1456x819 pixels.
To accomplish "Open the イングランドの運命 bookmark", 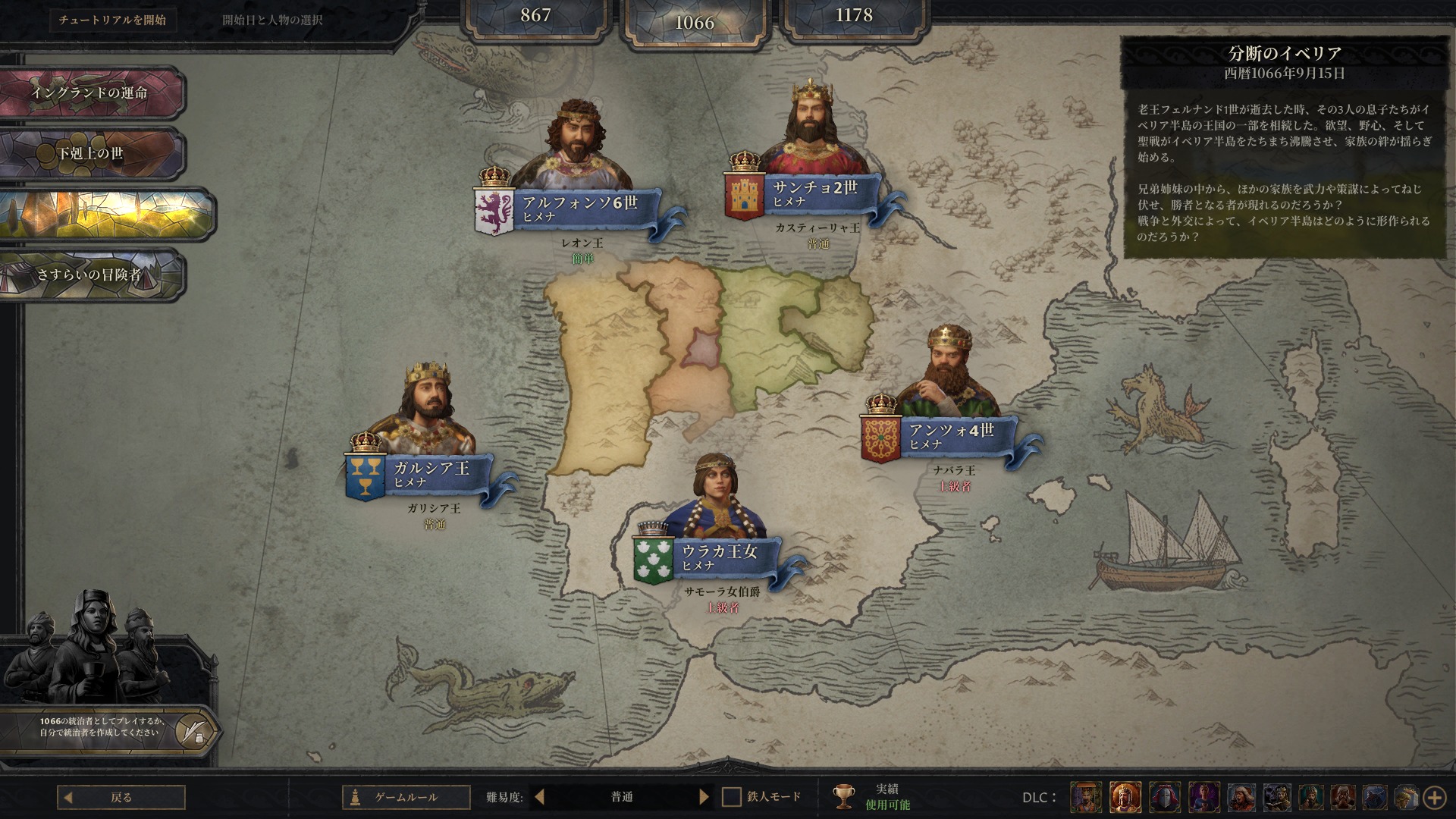I will tap(89, 93).
